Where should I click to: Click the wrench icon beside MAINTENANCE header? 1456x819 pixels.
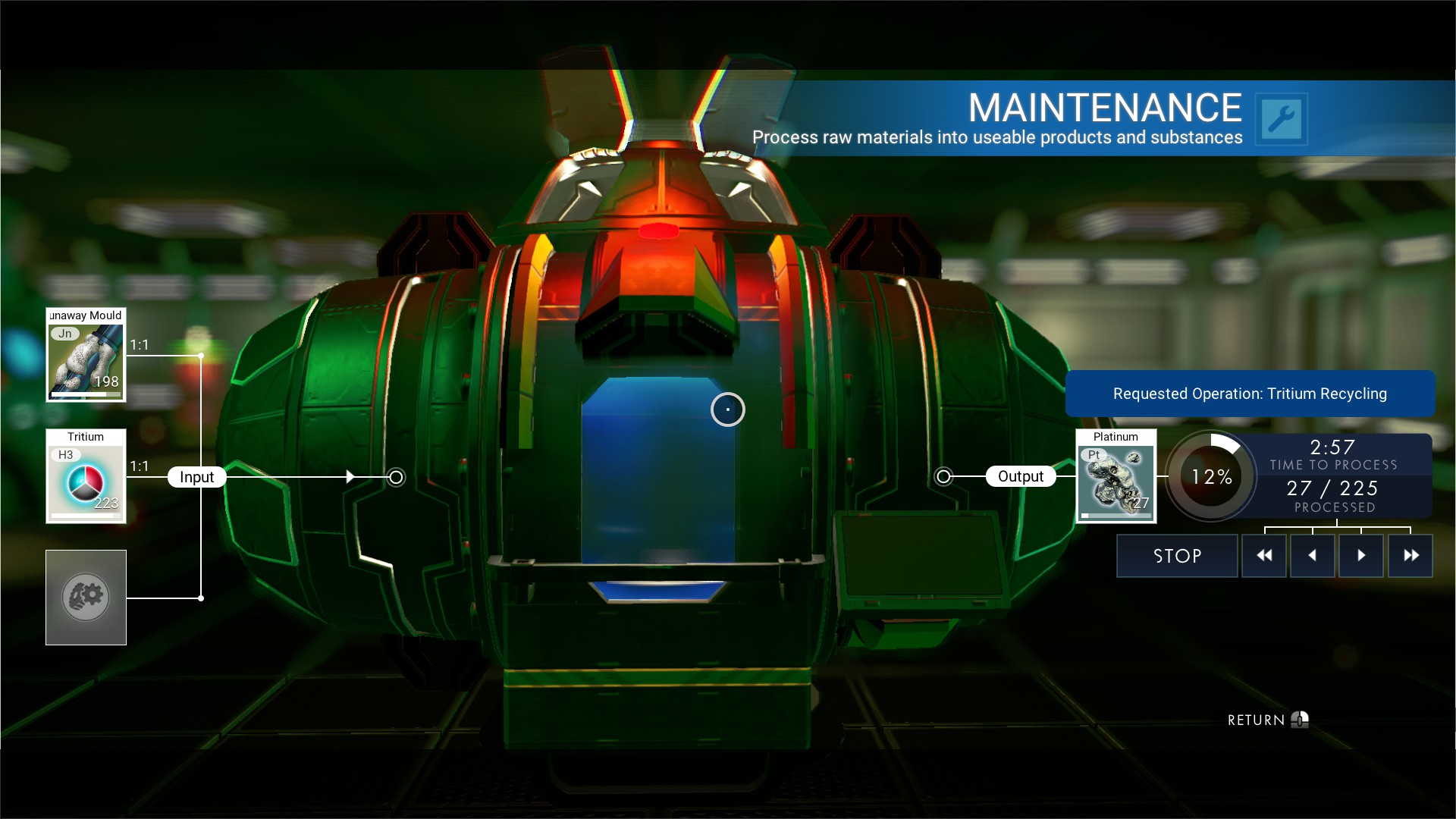coord(1282,118)
